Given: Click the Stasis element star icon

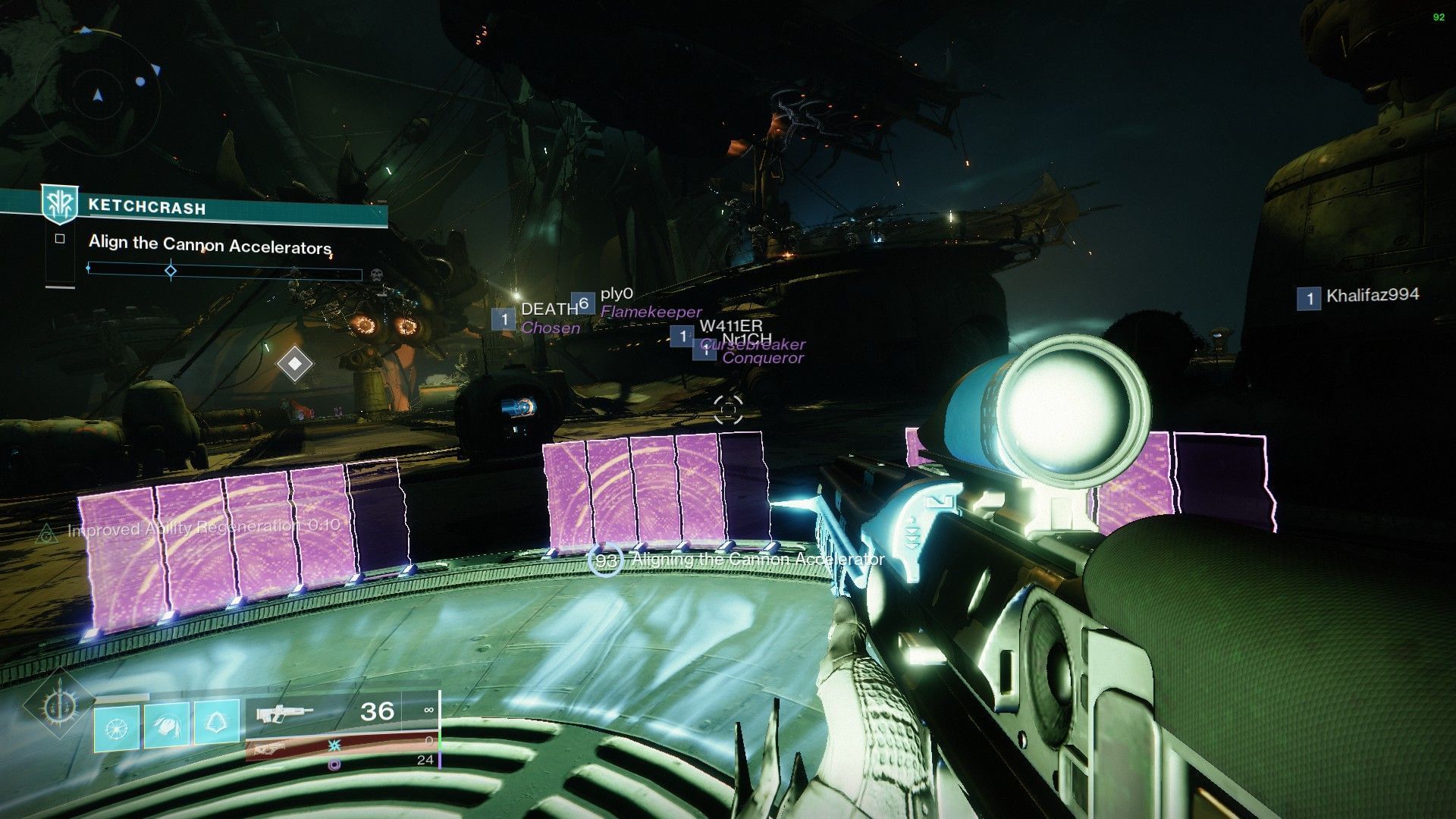Looking at the screenshot, I should (334, 746).
